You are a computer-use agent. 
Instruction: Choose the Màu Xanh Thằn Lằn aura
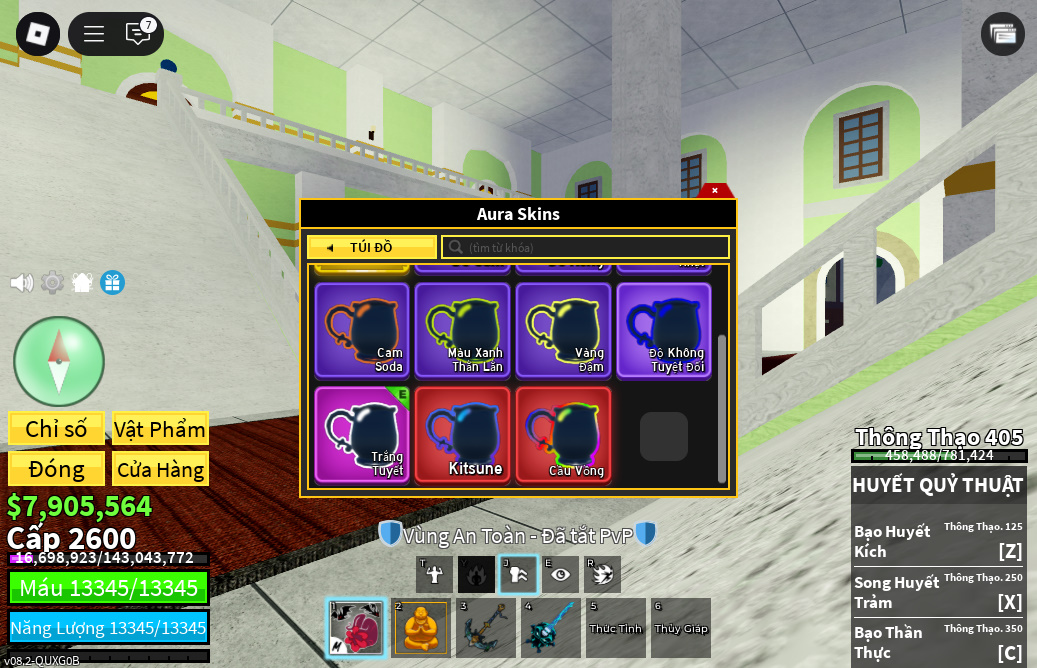(463, 330)
